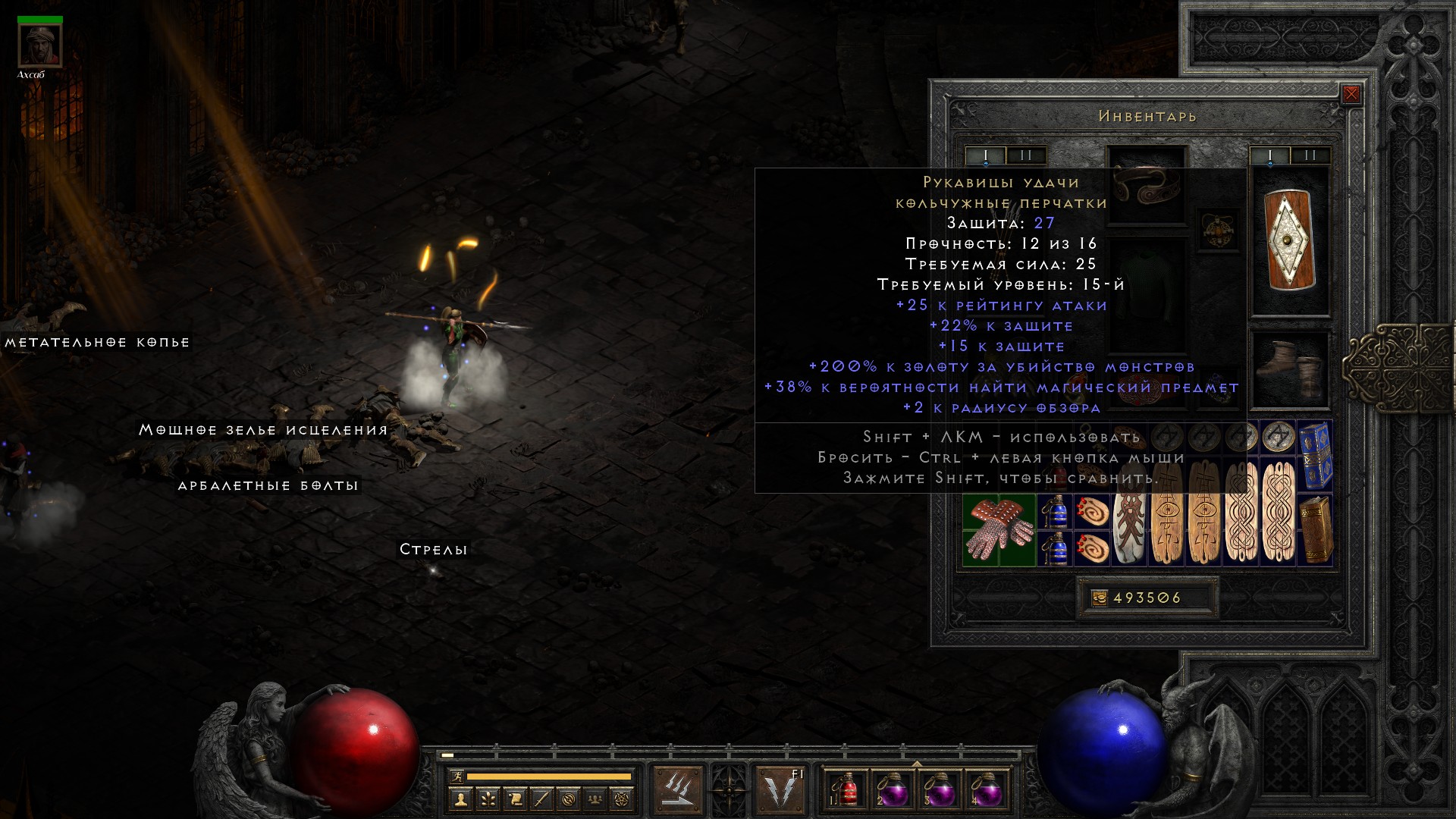This screenshot has height=819, width=1456.
Task: Click the equipped diamond-pattern shield
Action: click(1289, 240)
